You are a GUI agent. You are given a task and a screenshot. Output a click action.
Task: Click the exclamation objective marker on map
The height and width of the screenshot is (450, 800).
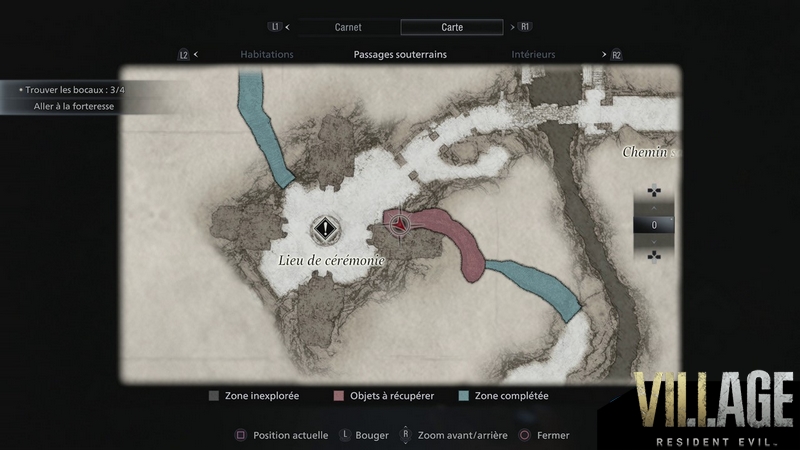(324, 229)
